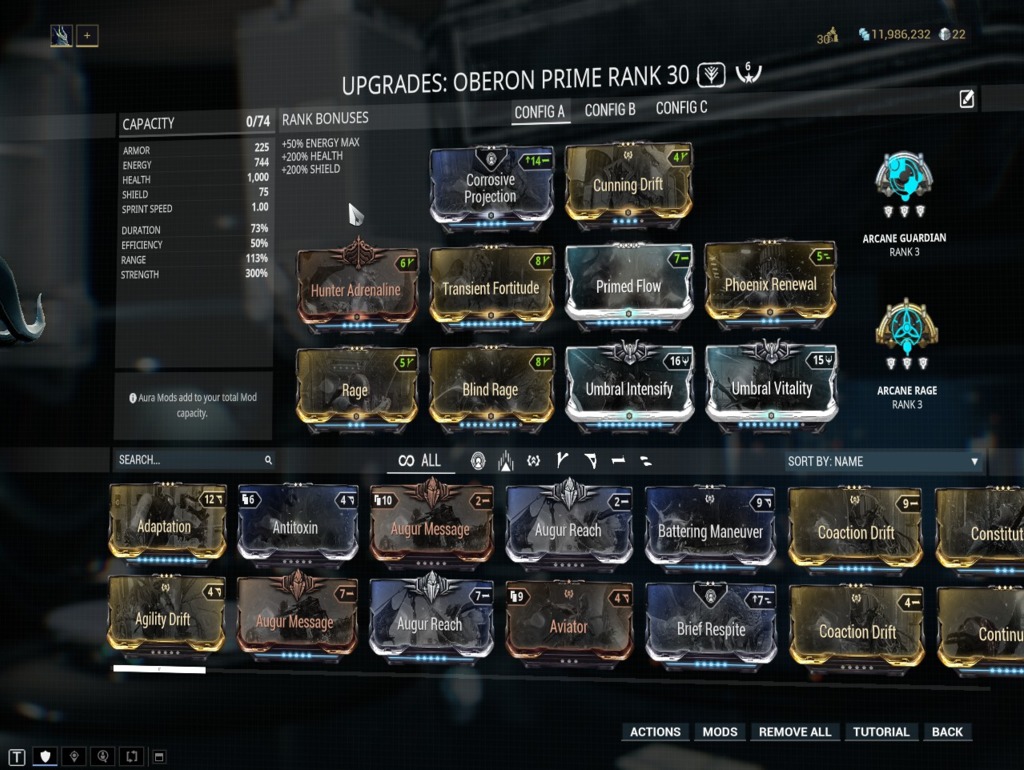Viewport: 1024px width, 770px height.
Task: Choose the Adaptation mod from the collection
Action: [165, 526]
